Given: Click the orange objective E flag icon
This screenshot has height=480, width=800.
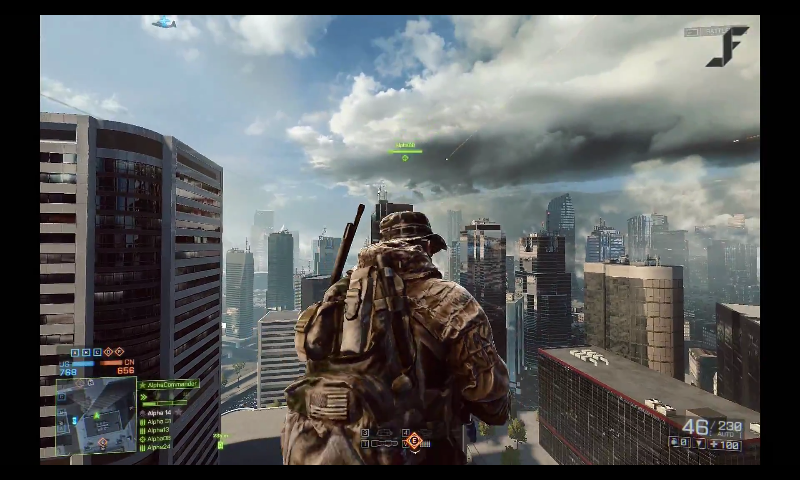Looking at the screenshot, I should click(x=119, y=352).
